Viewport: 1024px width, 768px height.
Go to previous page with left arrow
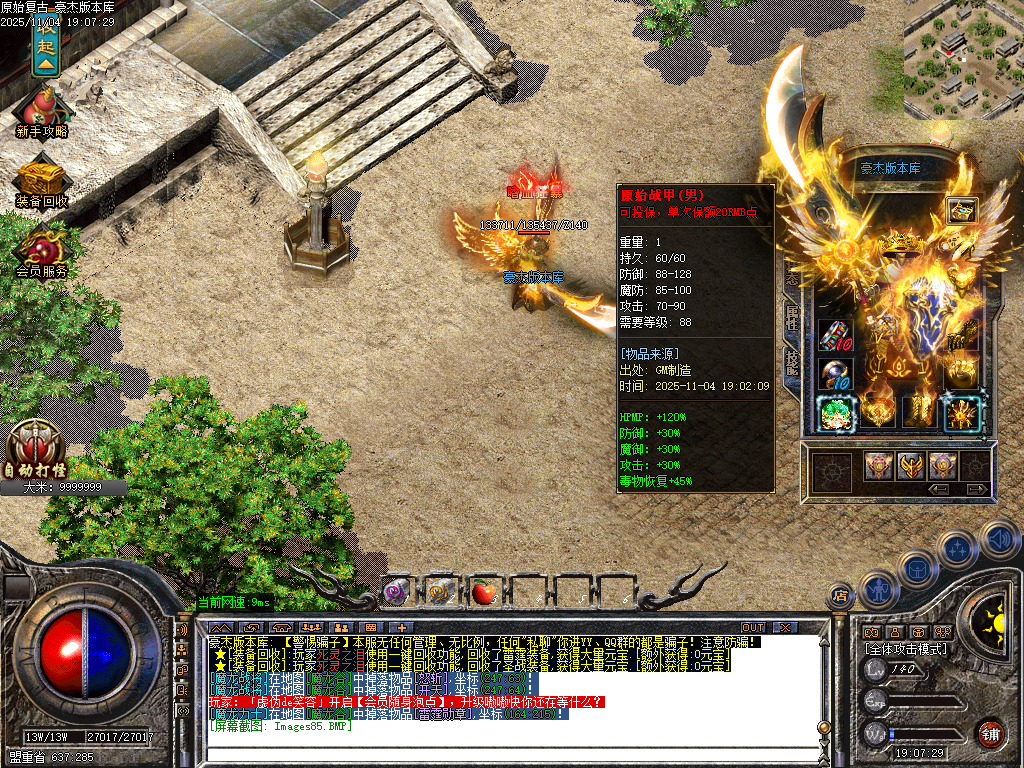click(939, 489)
